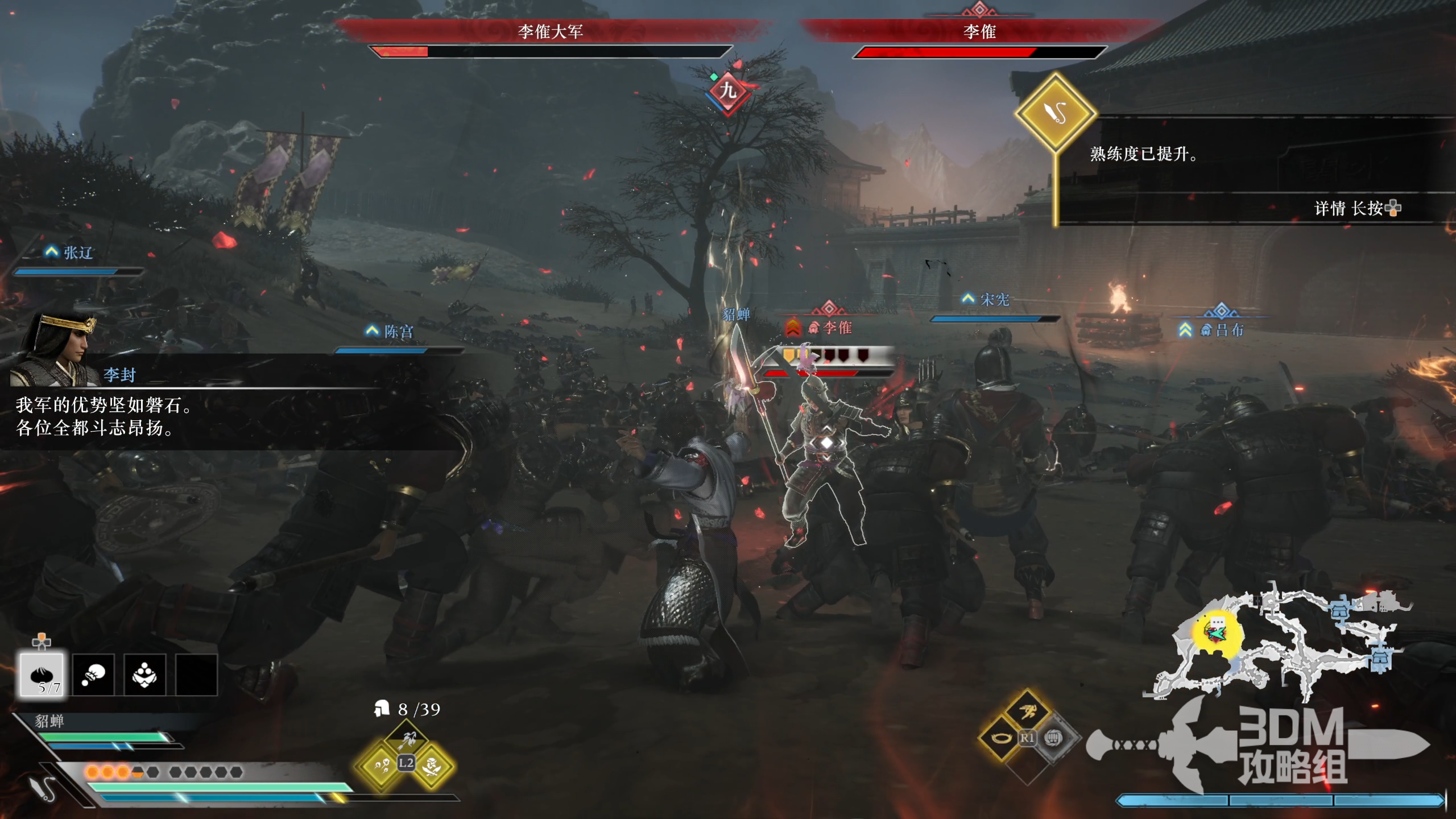Viewport: 1456px width, 819px height.
Task: Click the 3DM watermark logo
Action: [x=1291, y=745]
